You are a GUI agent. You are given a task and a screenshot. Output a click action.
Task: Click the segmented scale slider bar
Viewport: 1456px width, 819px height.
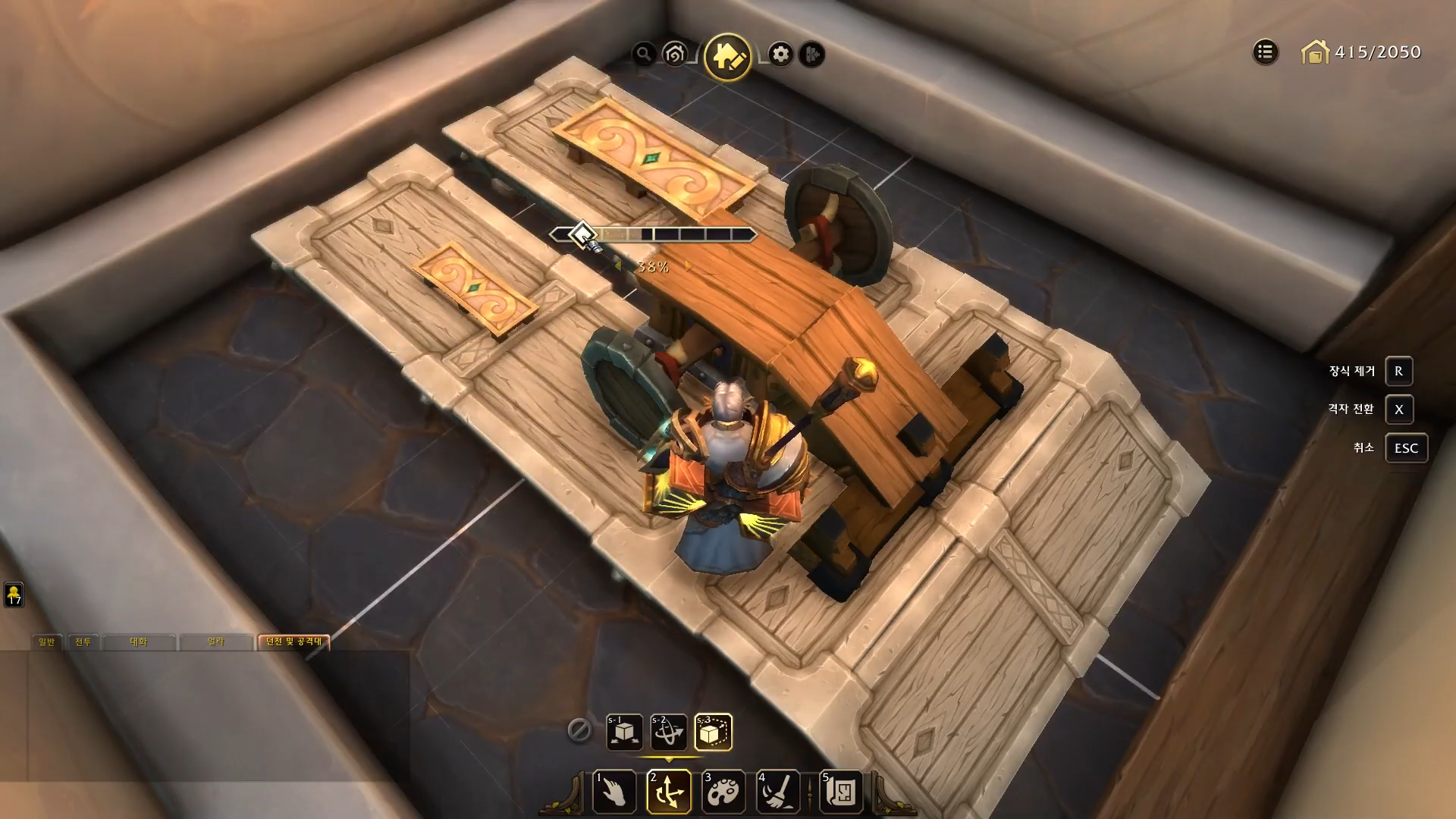(667, 235)
